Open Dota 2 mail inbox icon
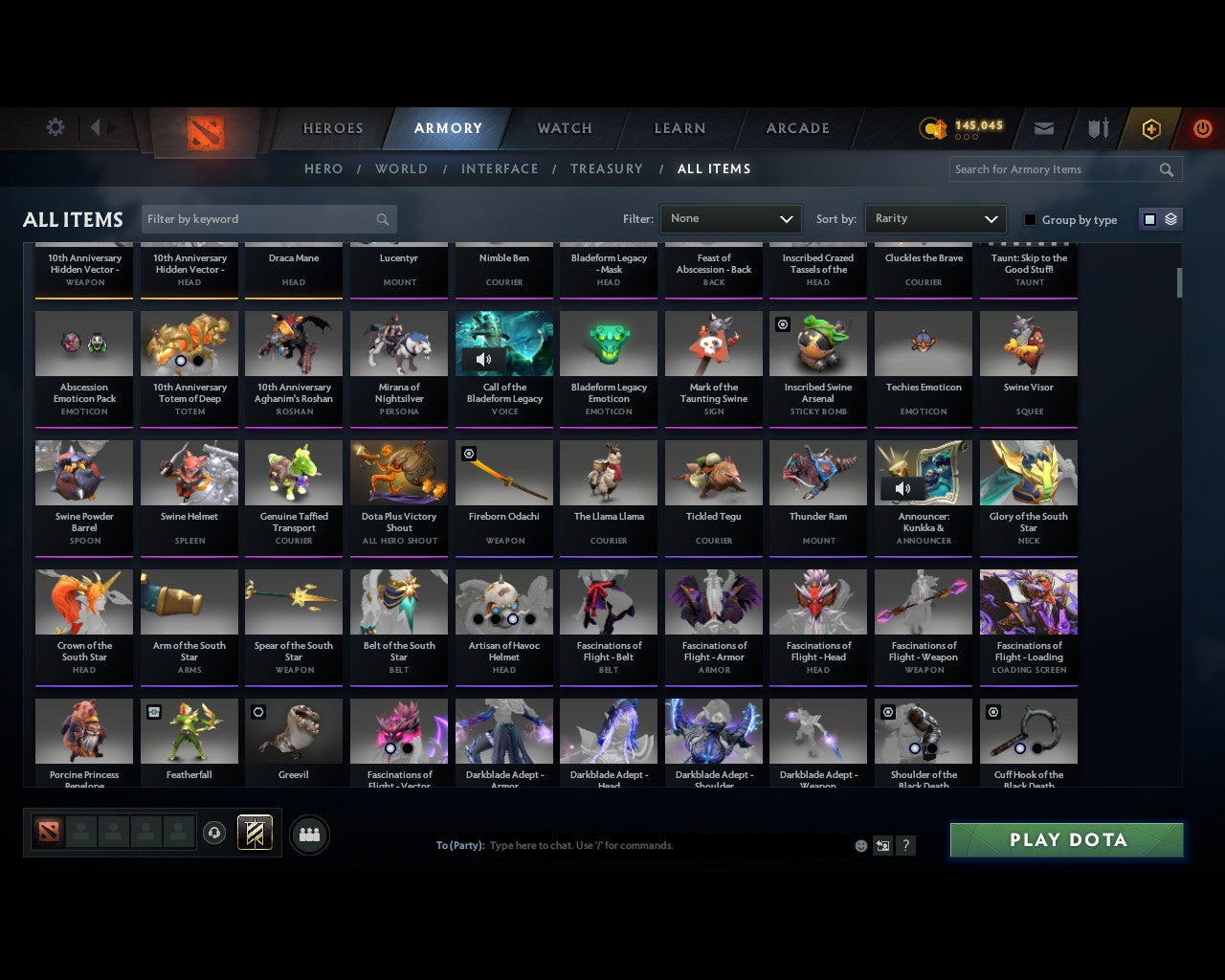 click(x=1043, y=128)
